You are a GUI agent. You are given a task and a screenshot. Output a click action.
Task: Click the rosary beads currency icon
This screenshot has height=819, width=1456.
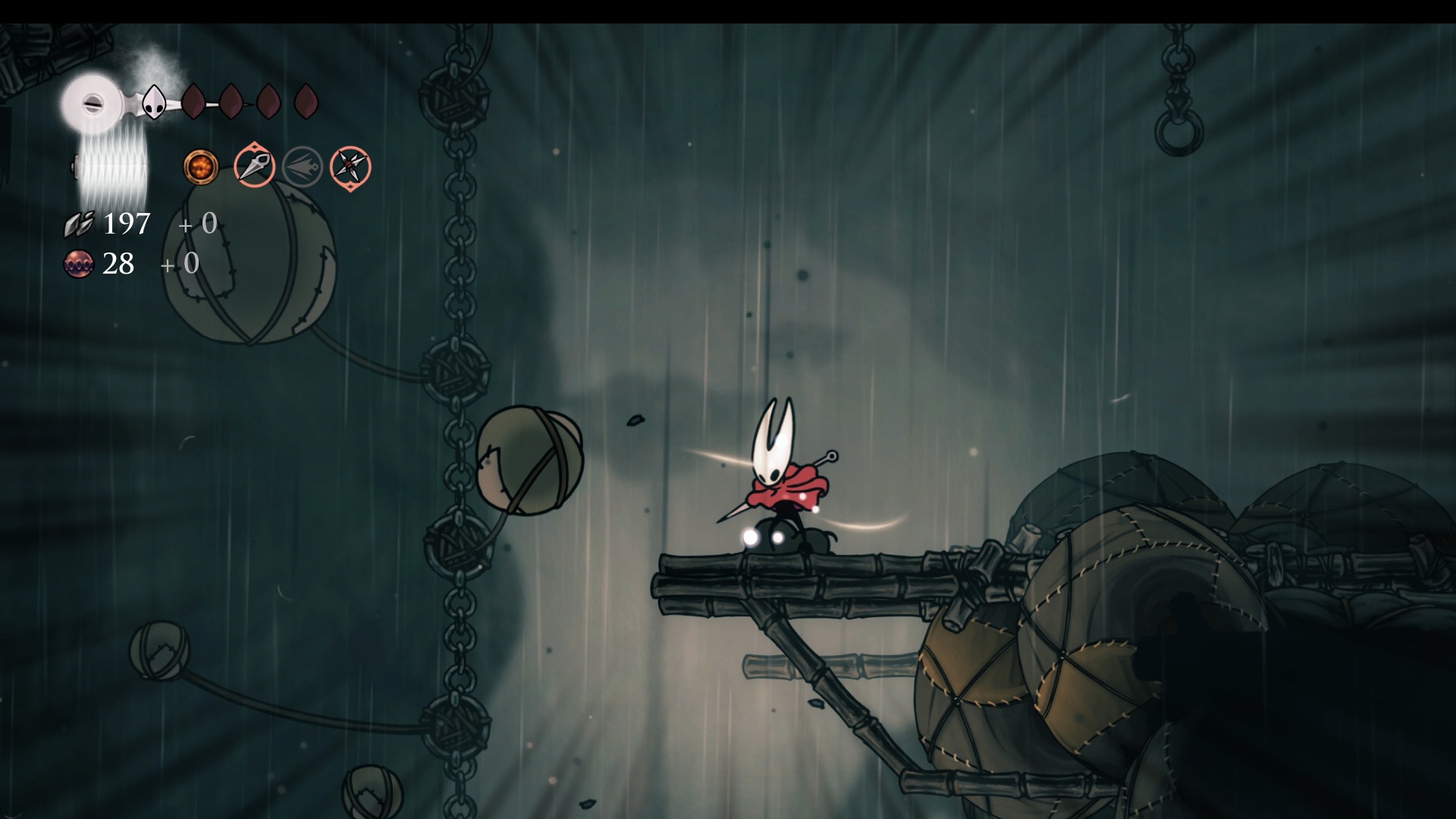point(78,264)
